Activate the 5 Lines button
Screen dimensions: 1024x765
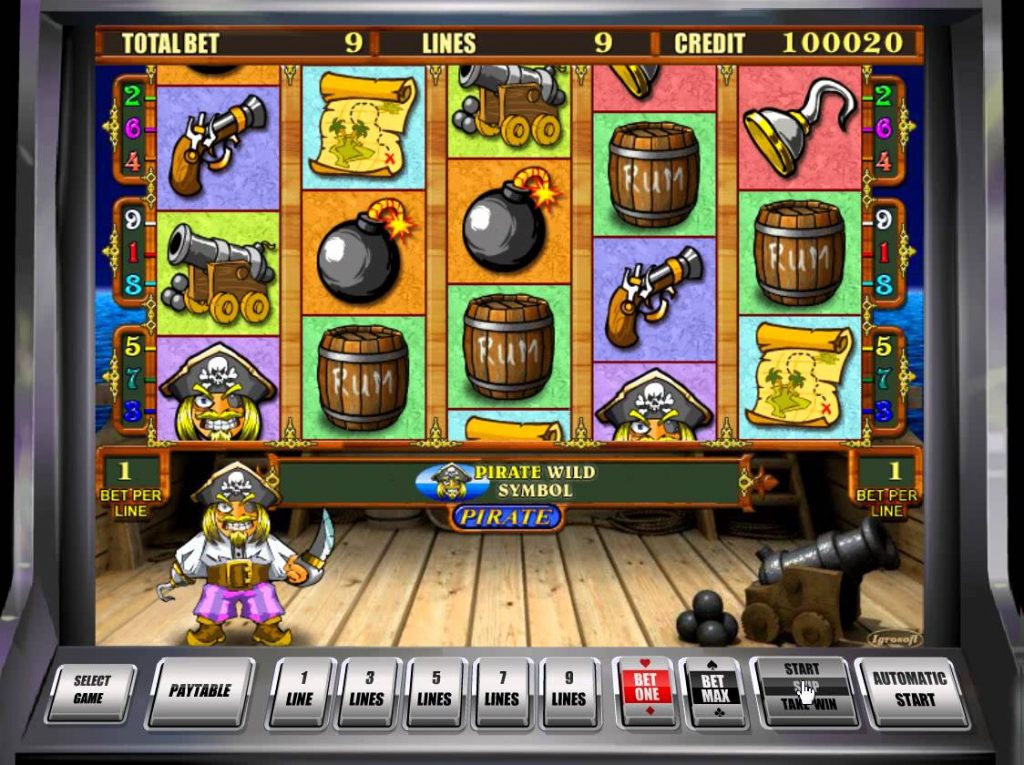434,691
